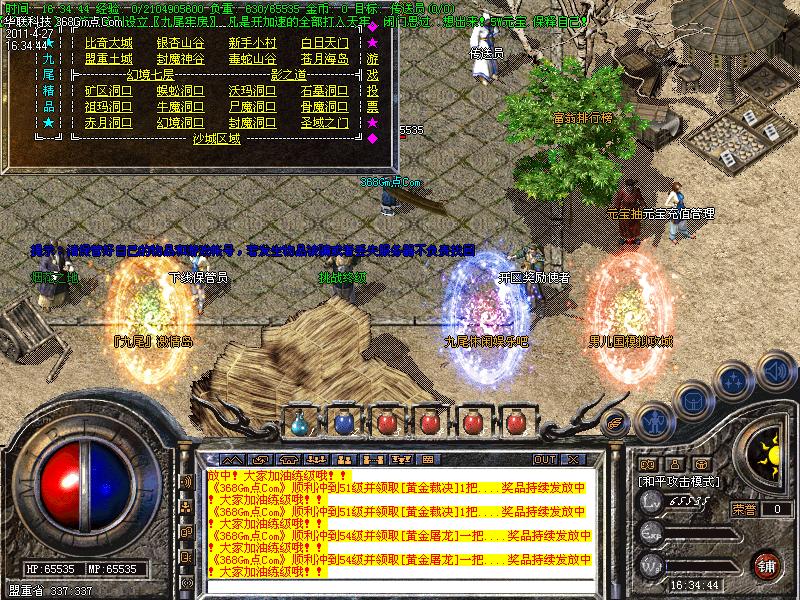Choose 苍月海岛 destination
The width and height of the screenshot is (800, 600).
pos(324,59)
